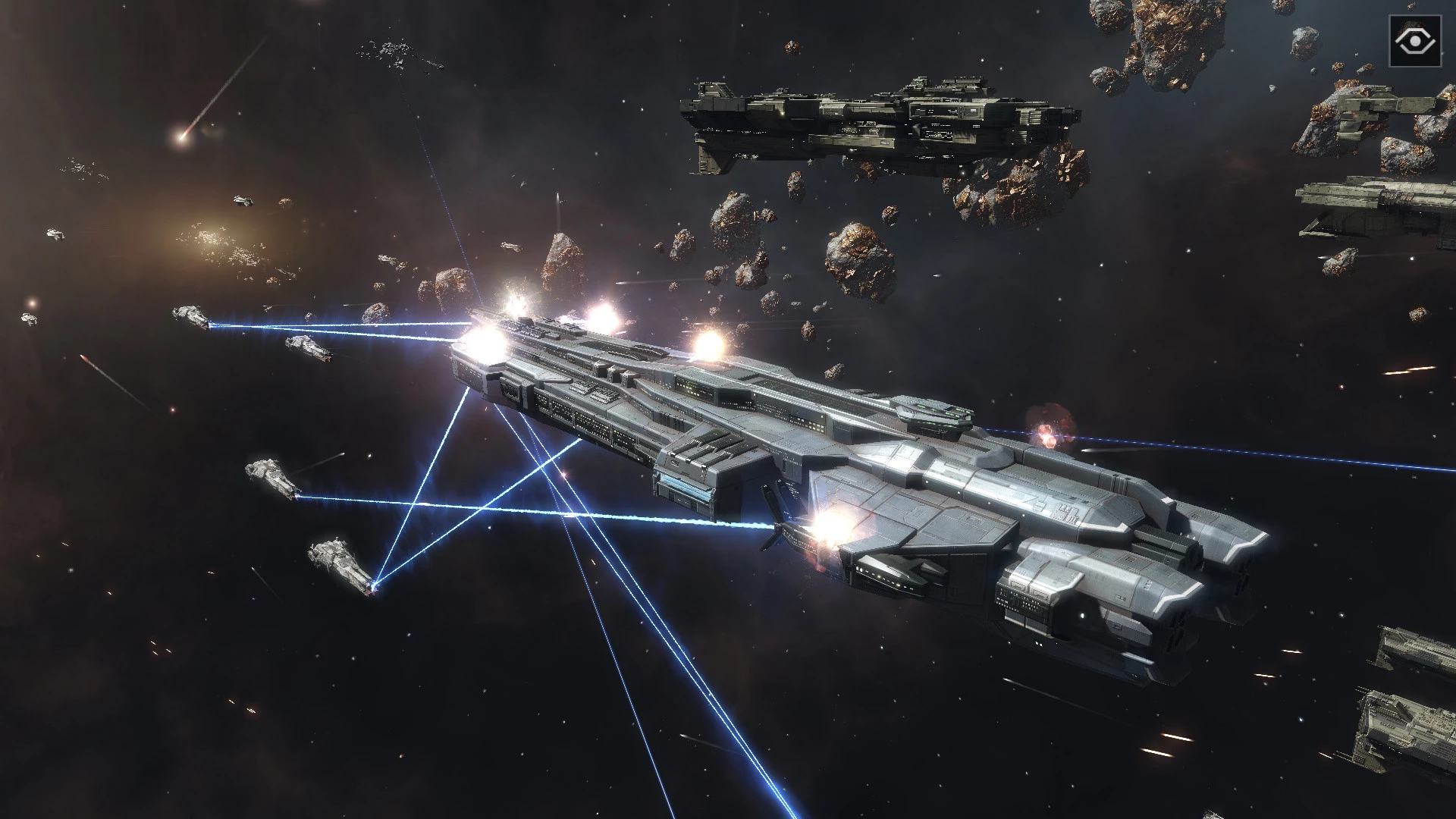This screenshot has height=819, width=1456.
Task: Toggle the eye icon interface visibility button
Action: (1415, 41)
